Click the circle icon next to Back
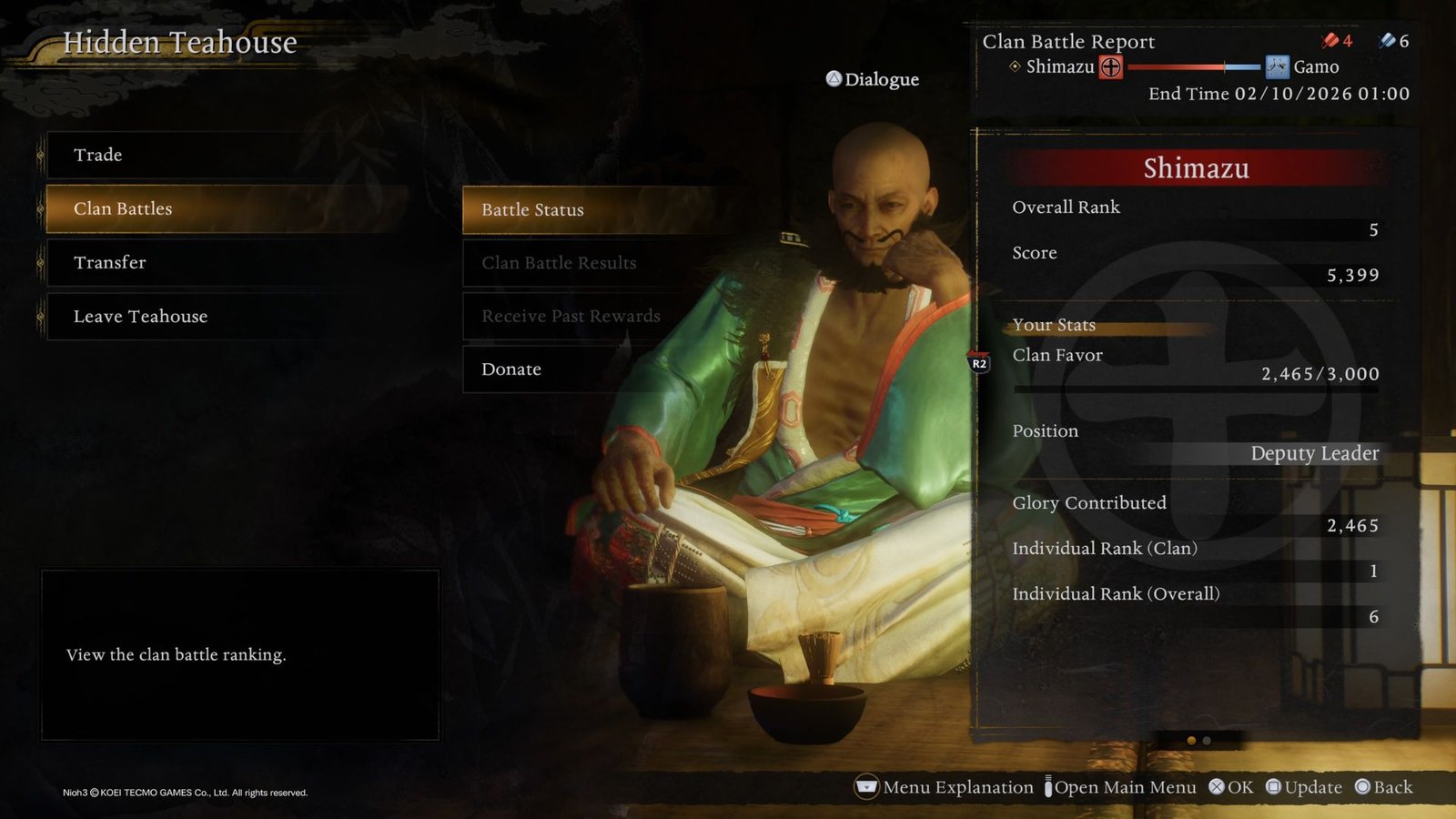The height and width of the screenshot is (819, 1456). tap(1362, 787)
